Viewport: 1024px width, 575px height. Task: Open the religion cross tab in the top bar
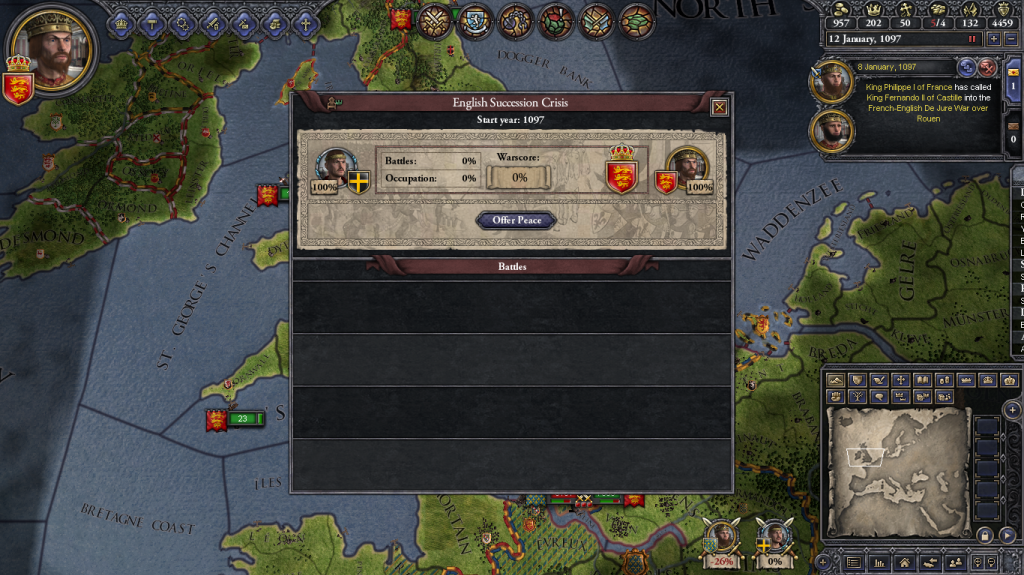pyautogui.click(x=304, y=22)
